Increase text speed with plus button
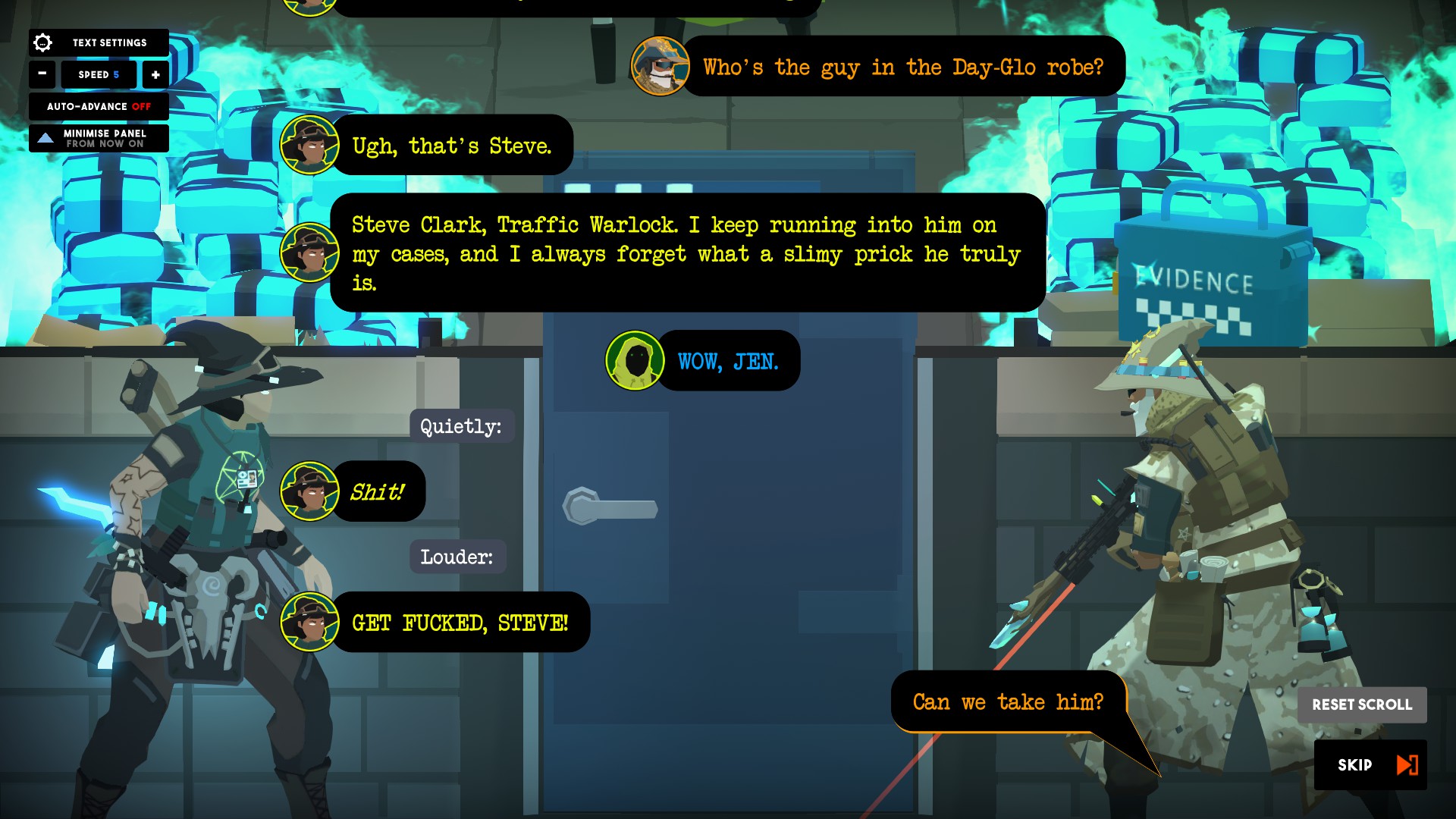The width and height of the screenshot is (1456, 819). [155, 74]
